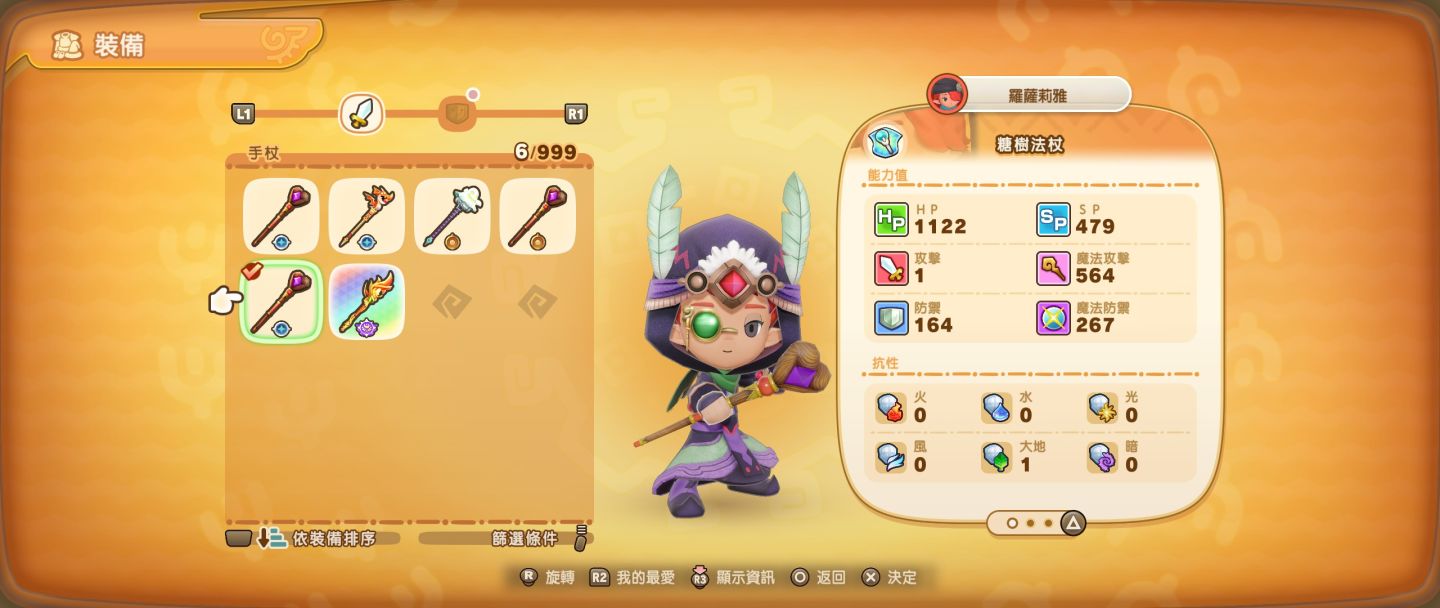Switch to the sword weapon tab
The height and width of the screenshot is (608, 1440).
(x=361, y=114)
